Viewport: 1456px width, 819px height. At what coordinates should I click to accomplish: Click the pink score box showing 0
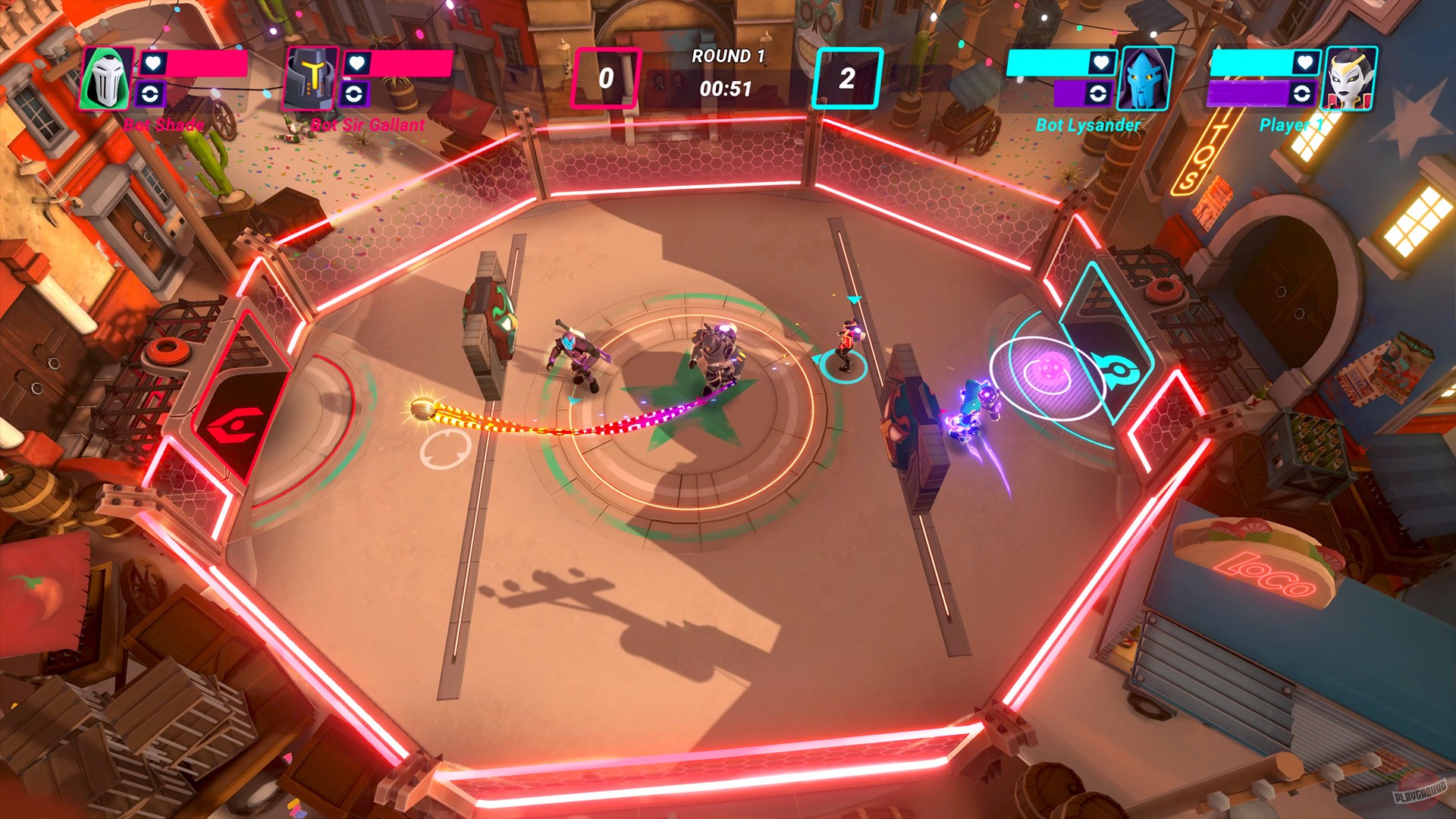coord(607,76)
